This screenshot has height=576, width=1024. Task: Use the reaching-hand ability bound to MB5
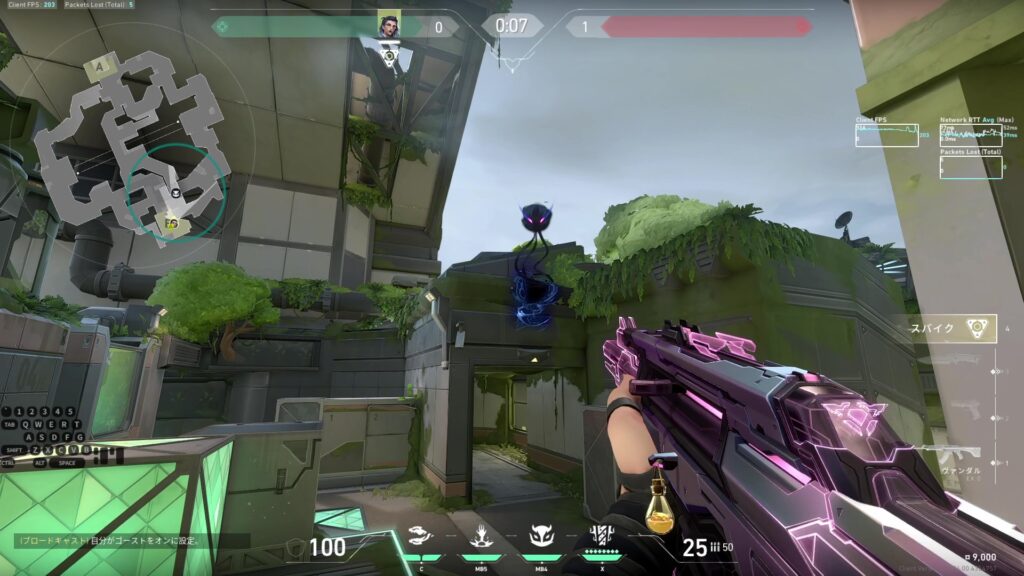[x=481, y=539]
